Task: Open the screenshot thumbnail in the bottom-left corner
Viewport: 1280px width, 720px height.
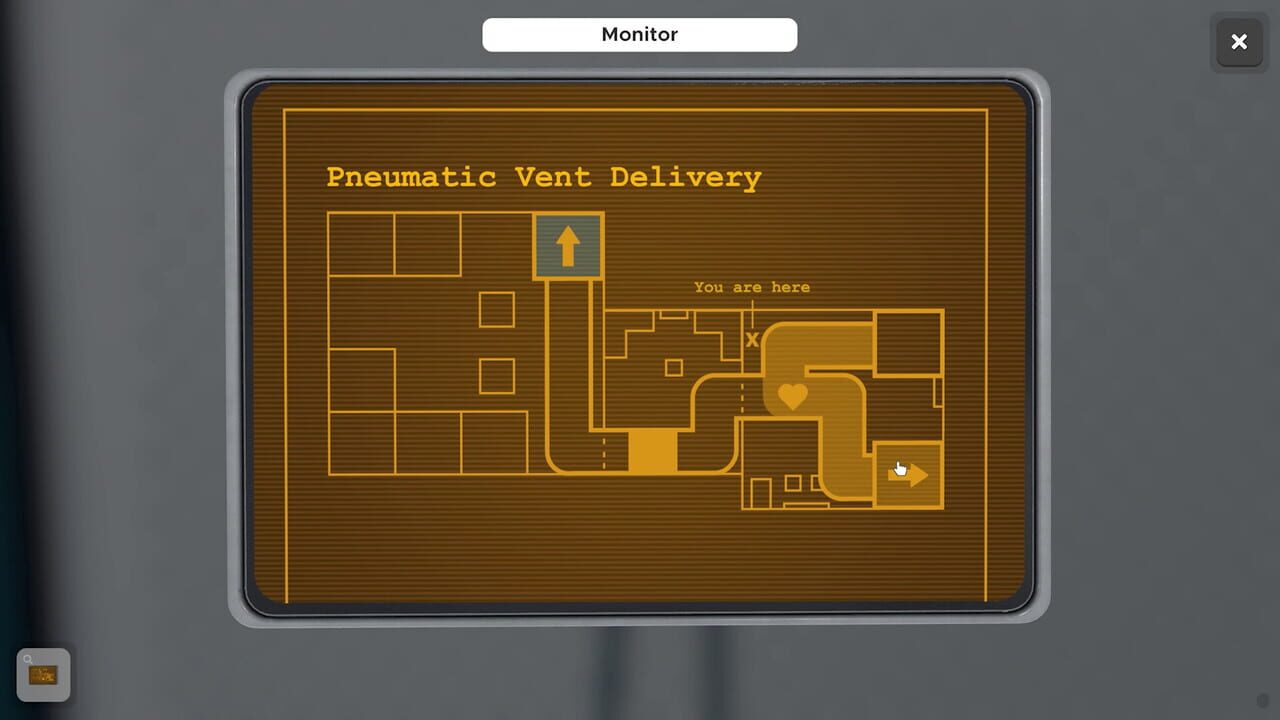Action: 44,674
